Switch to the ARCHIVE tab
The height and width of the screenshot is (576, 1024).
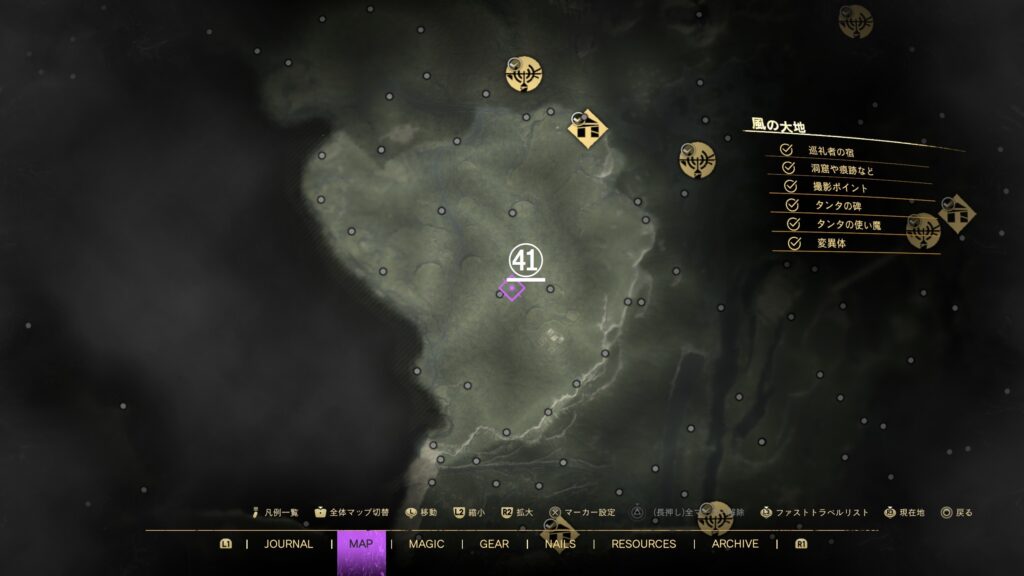coord(735,544)
